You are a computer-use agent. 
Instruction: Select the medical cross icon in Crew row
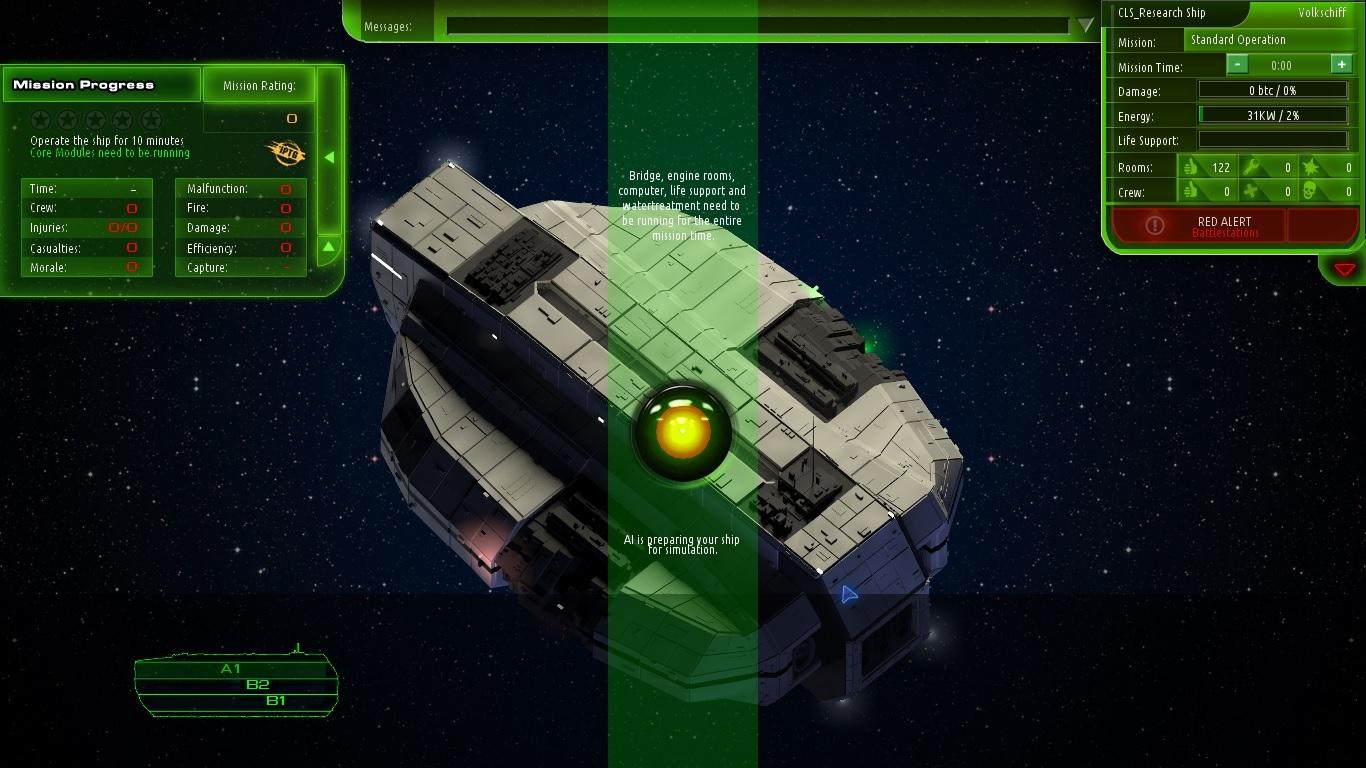tap(1250, 191)
